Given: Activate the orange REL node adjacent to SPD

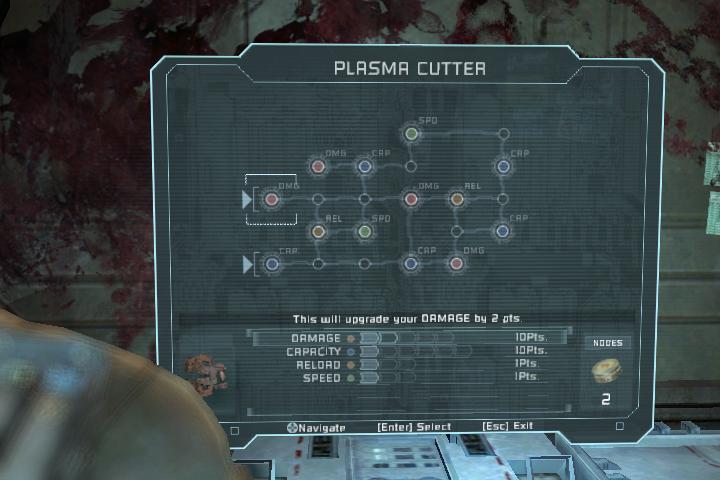Looking at the screenshot, I should pos(318,231).
